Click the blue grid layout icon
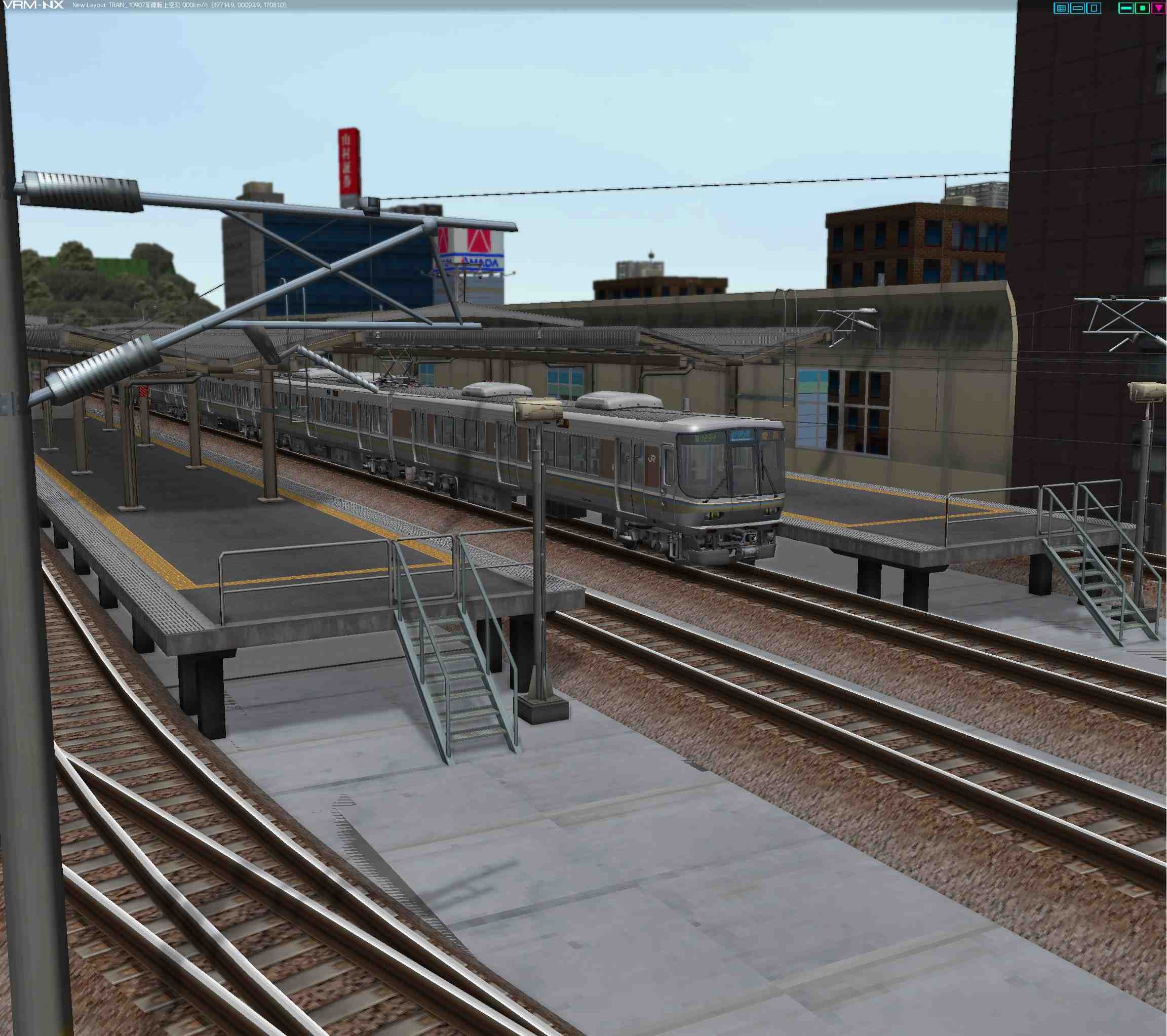The image size is (1167, 1036). (x=1061, y=8)
